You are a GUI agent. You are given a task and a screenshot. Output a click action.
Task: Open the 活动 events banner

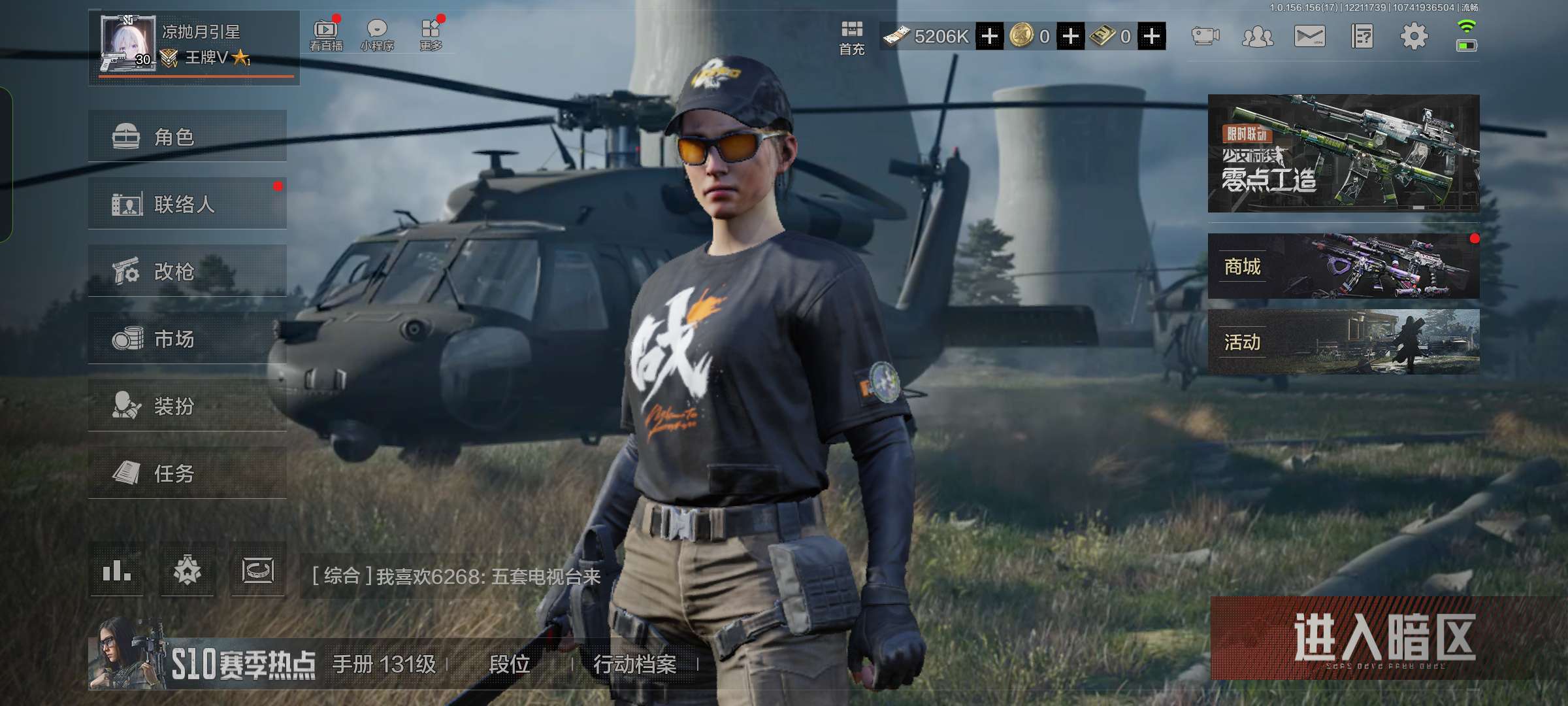(1343, 342)
